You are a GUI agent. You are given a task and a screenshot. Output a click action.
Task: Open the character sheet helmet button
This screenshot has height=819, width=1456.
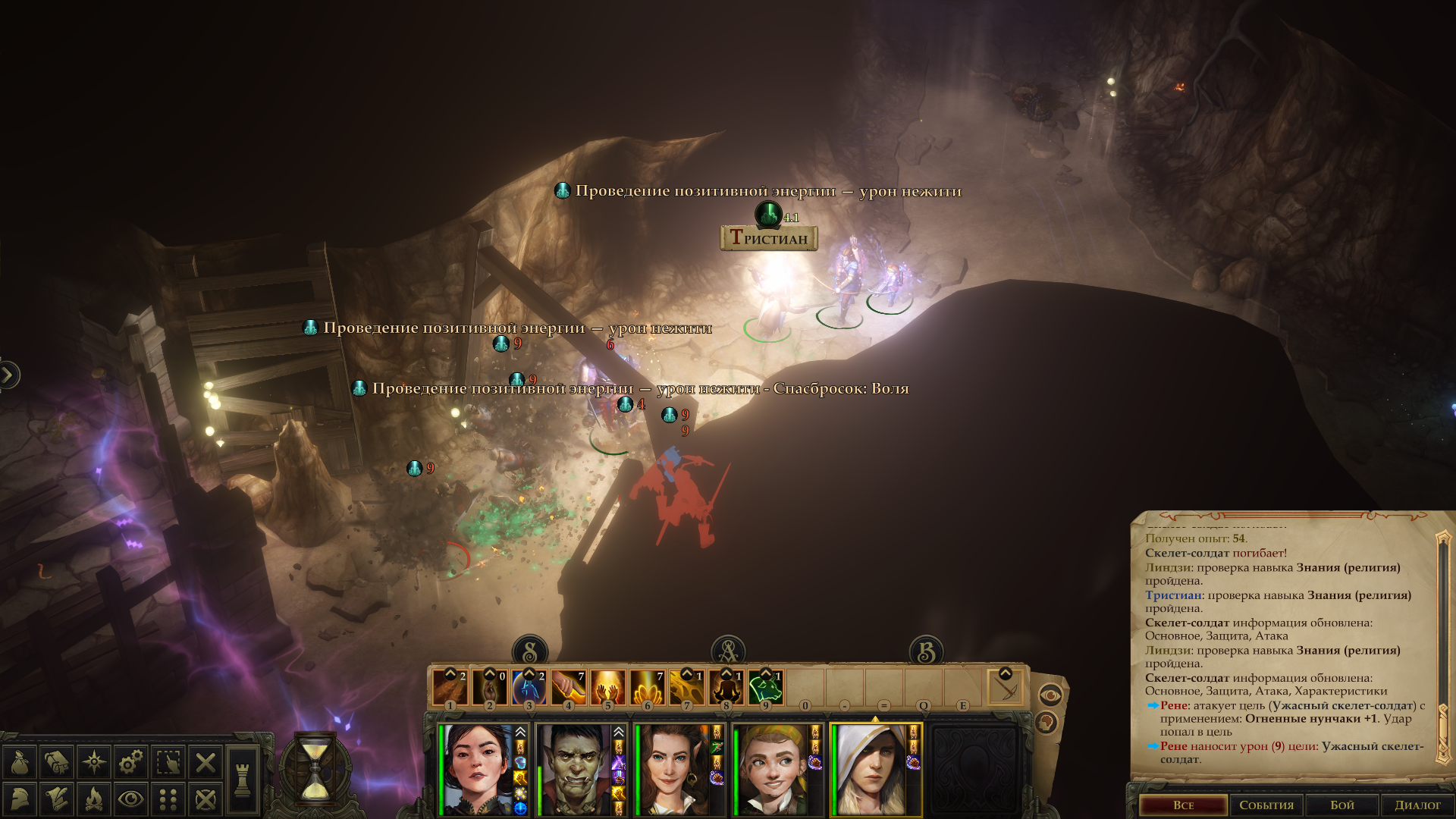tap(20, 799)
